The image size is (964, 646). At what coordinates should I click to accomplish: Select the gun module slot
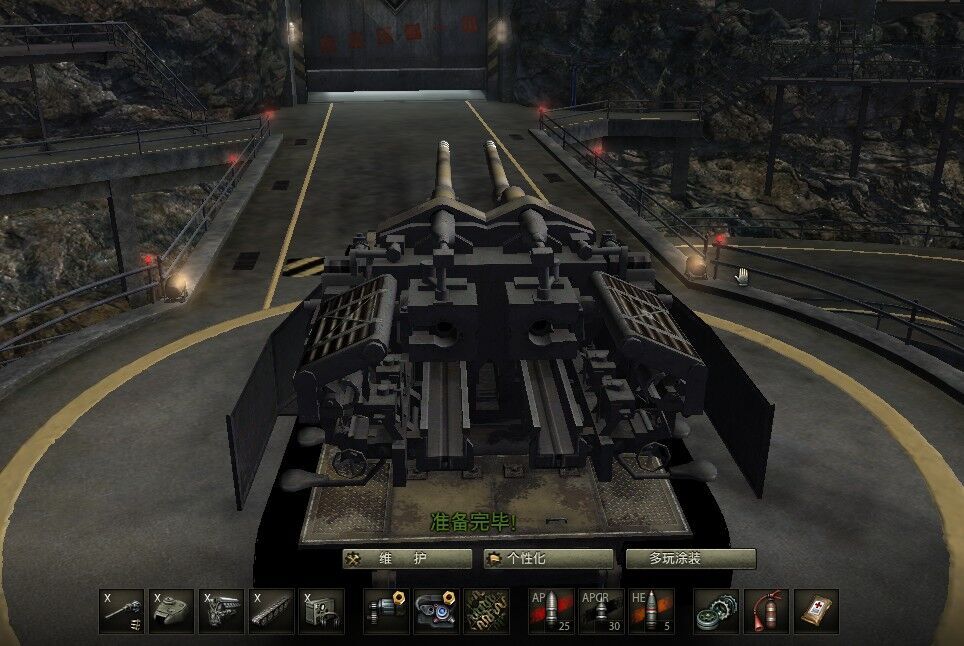tap(122, 611)
